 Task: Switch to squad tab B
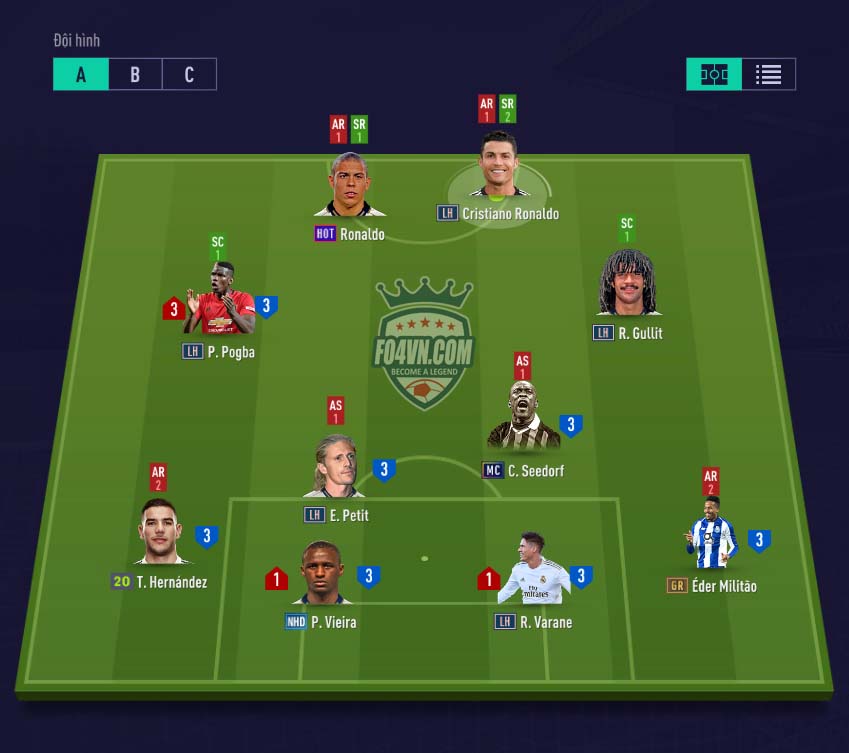pyautogui.click(x=135, y=75)
